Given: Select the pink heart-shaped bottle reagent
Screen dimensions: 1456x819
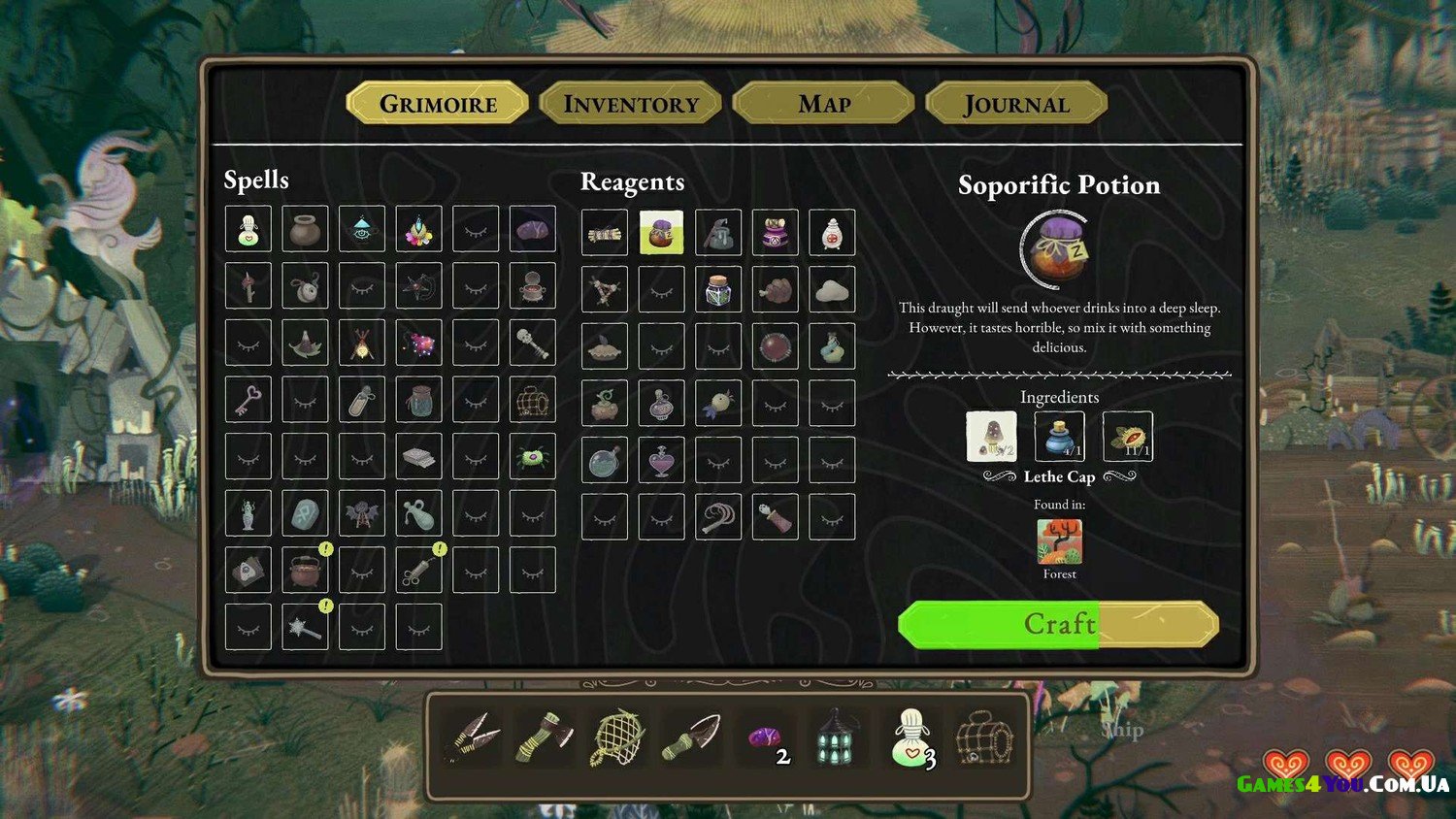Looking at the screenshot, I should point(661,460).
